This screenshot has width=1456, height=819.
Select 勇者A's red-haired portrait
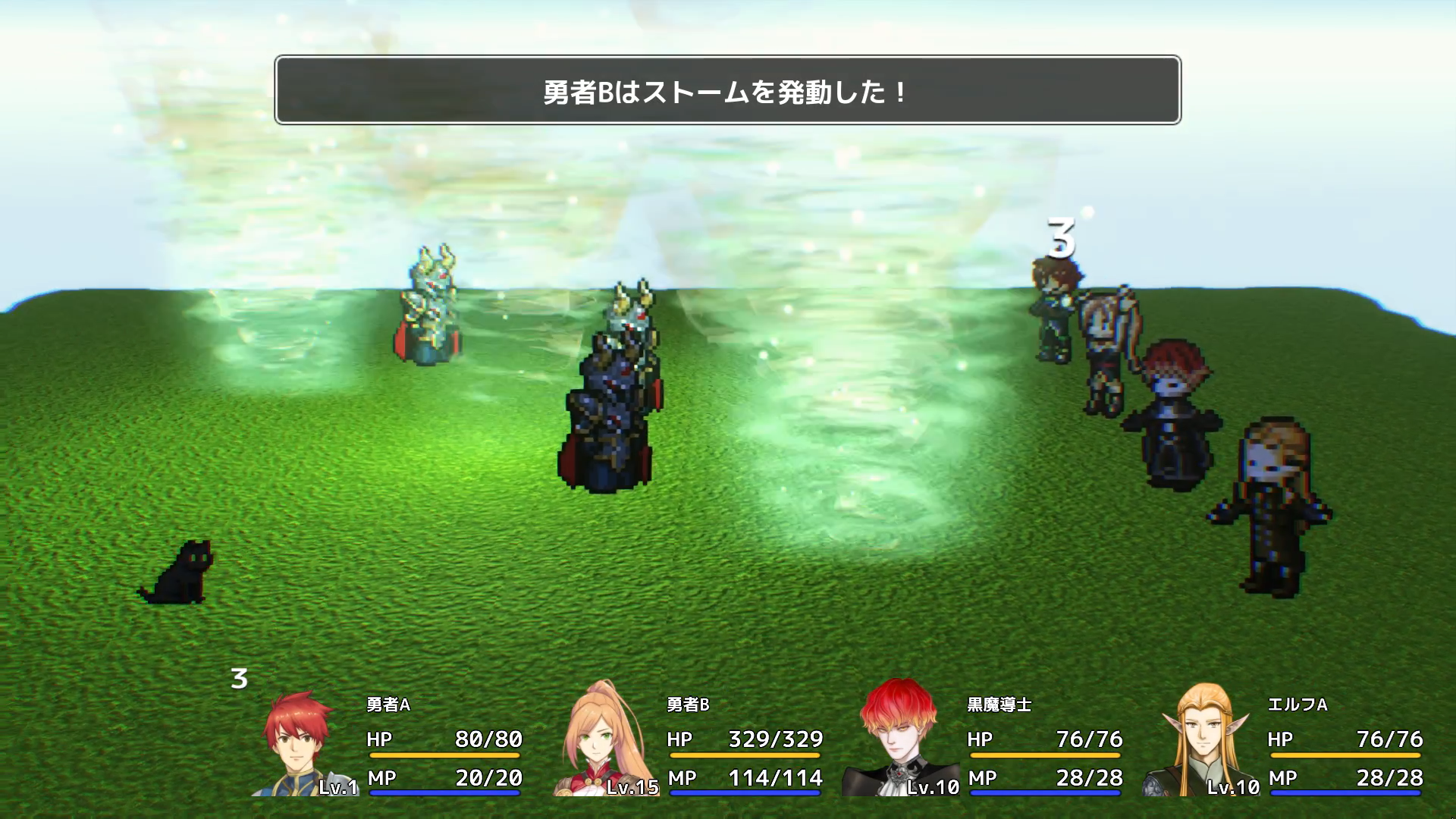coord(300,743)
